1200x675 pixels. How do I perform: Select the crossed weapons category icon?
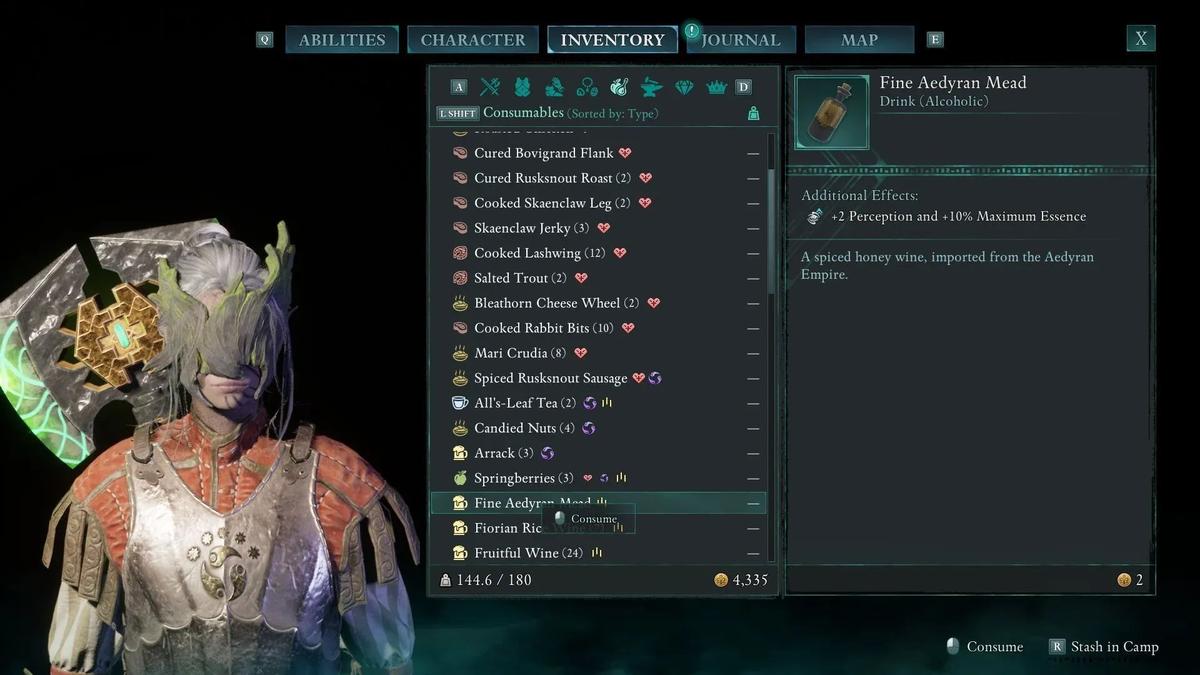(x=490, y=87)
